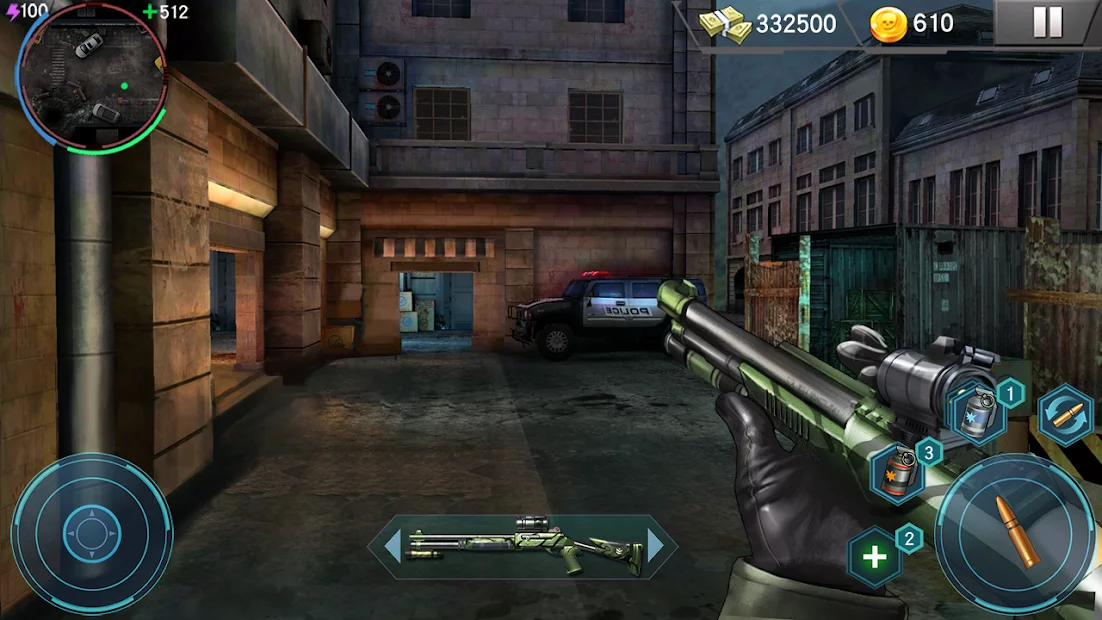Tap the bullet fire button
Viewport: 1102px width, 620px height.
1016,534
